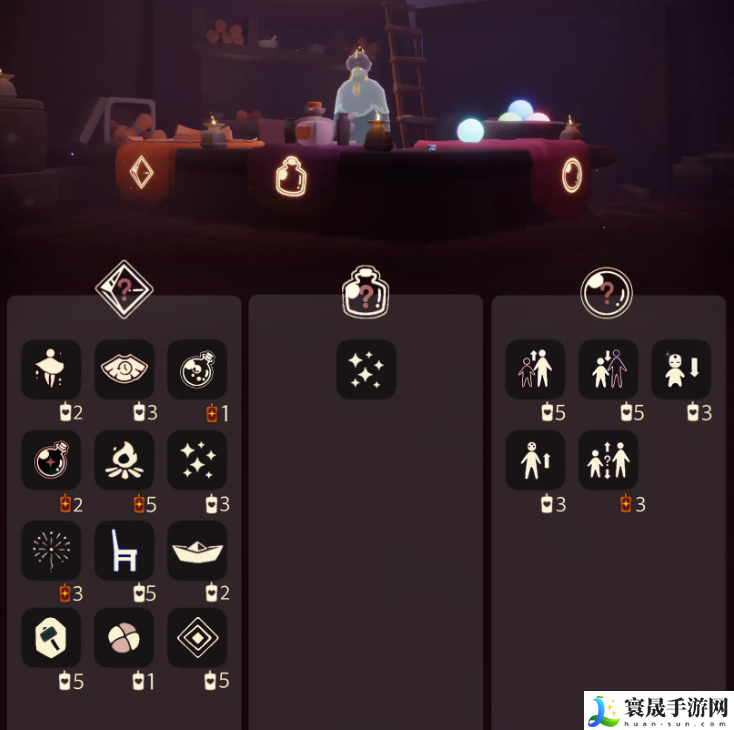734x730 pixels.
Task: Pick the chibi figure with down arrow
Action: point(681,369)
